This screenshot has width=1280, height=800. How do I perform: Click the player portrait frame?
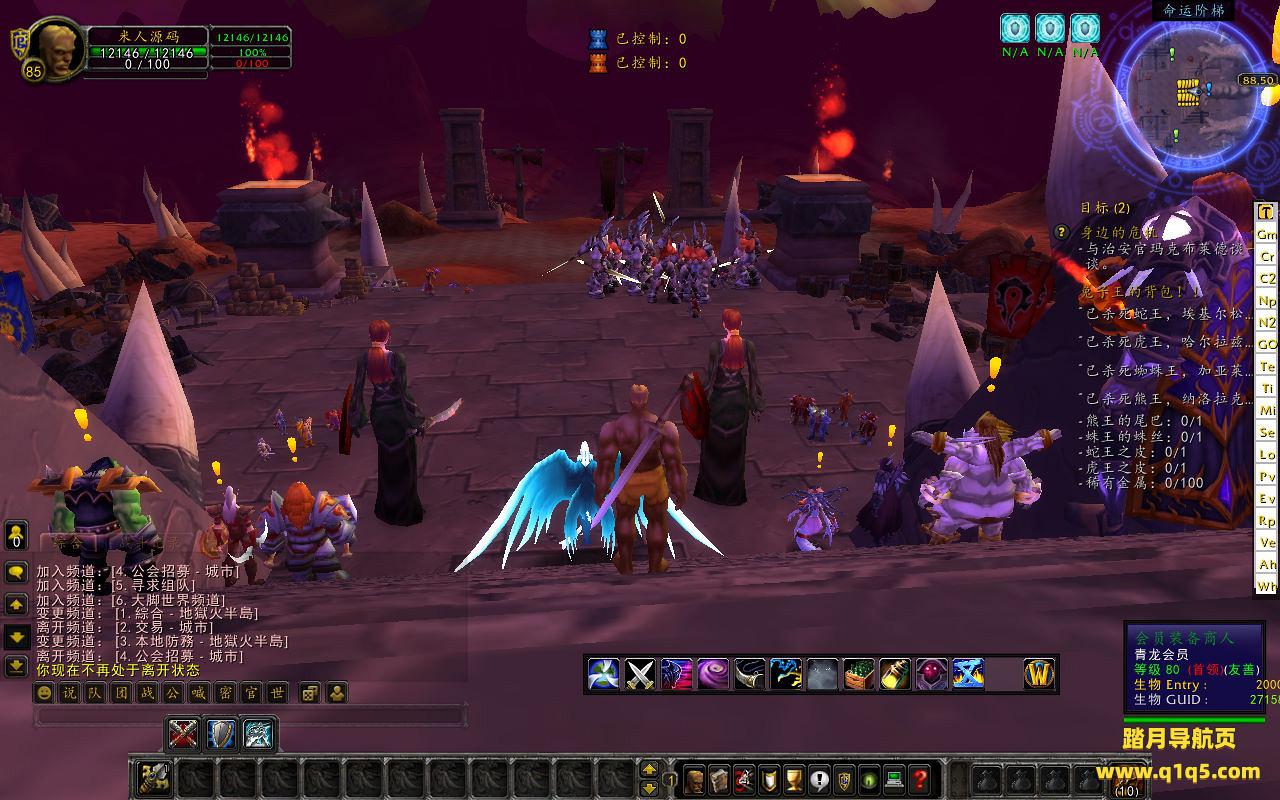tap(54, 48)
